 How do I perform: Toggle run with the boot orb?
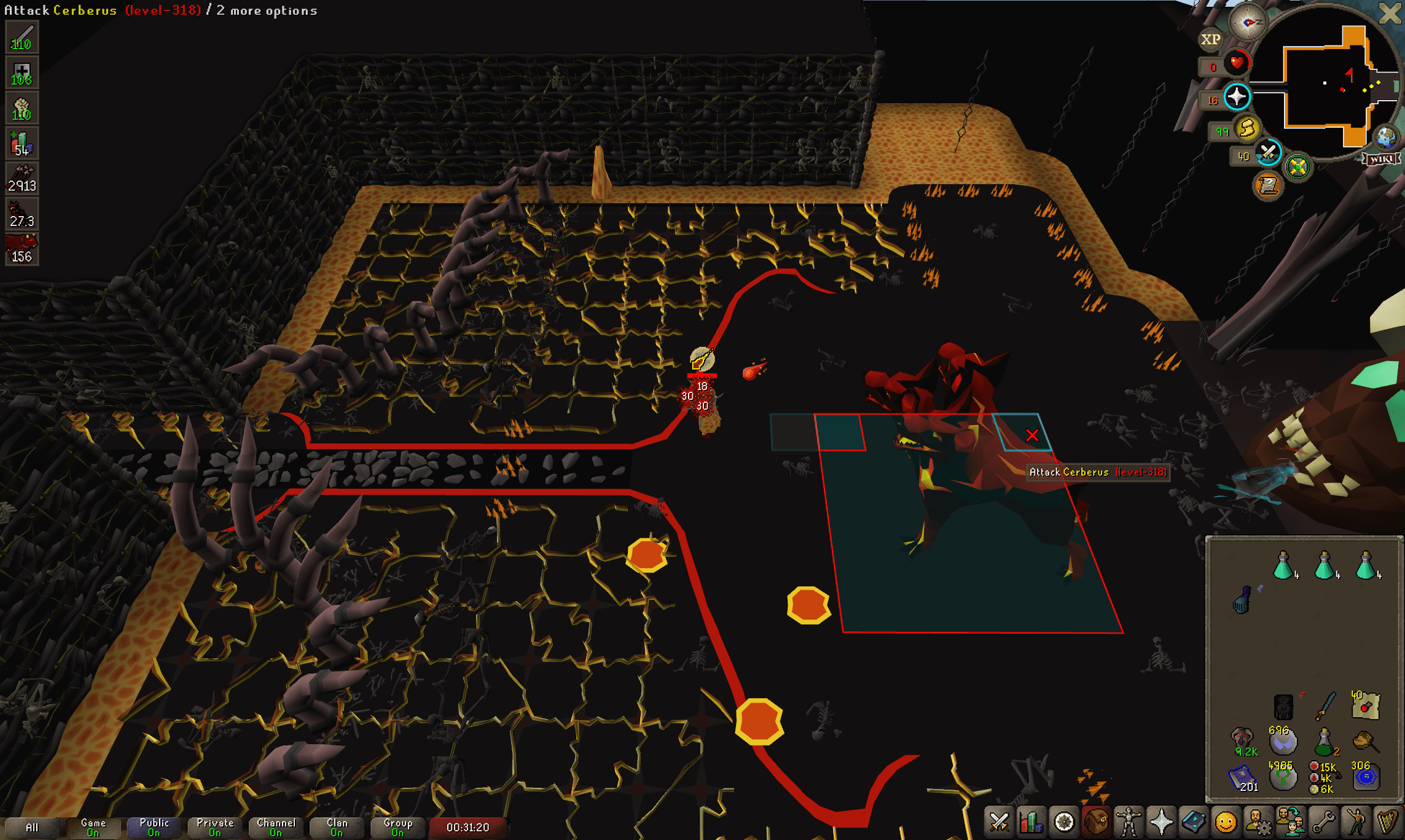[x=1247, y=129]
